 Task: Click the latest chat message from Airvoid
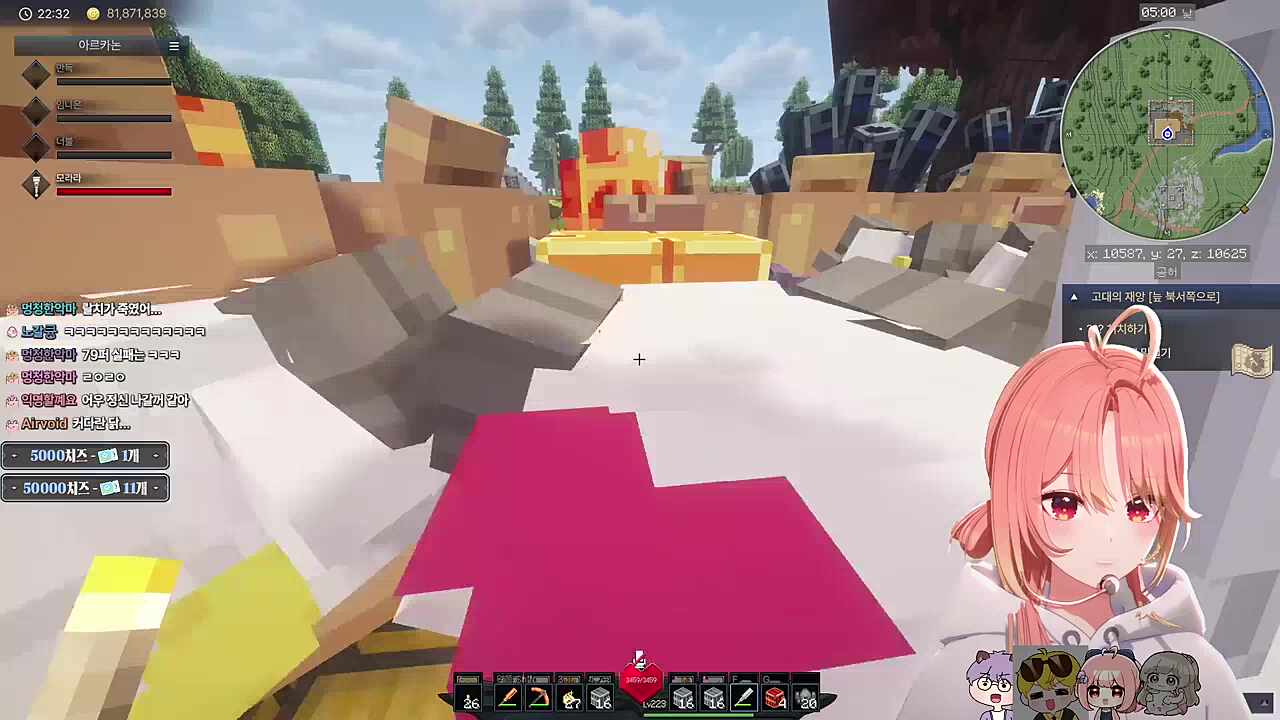pos(75,424)
